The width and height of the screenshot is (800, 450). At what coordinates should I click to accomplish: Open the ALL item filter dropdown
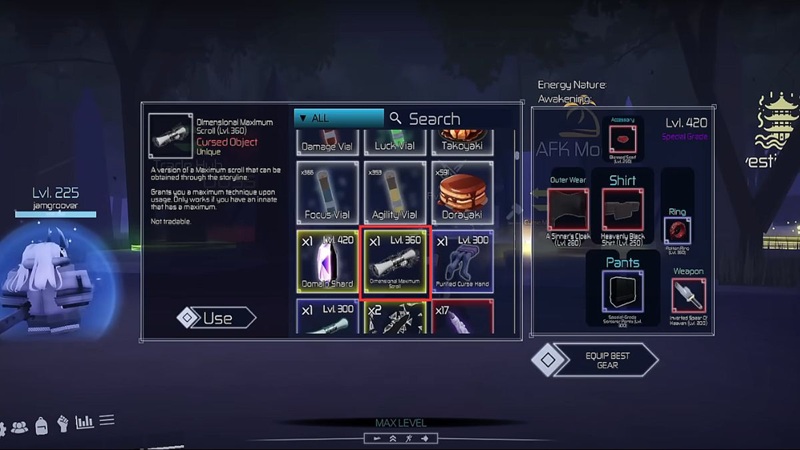(x=338, y=118)
